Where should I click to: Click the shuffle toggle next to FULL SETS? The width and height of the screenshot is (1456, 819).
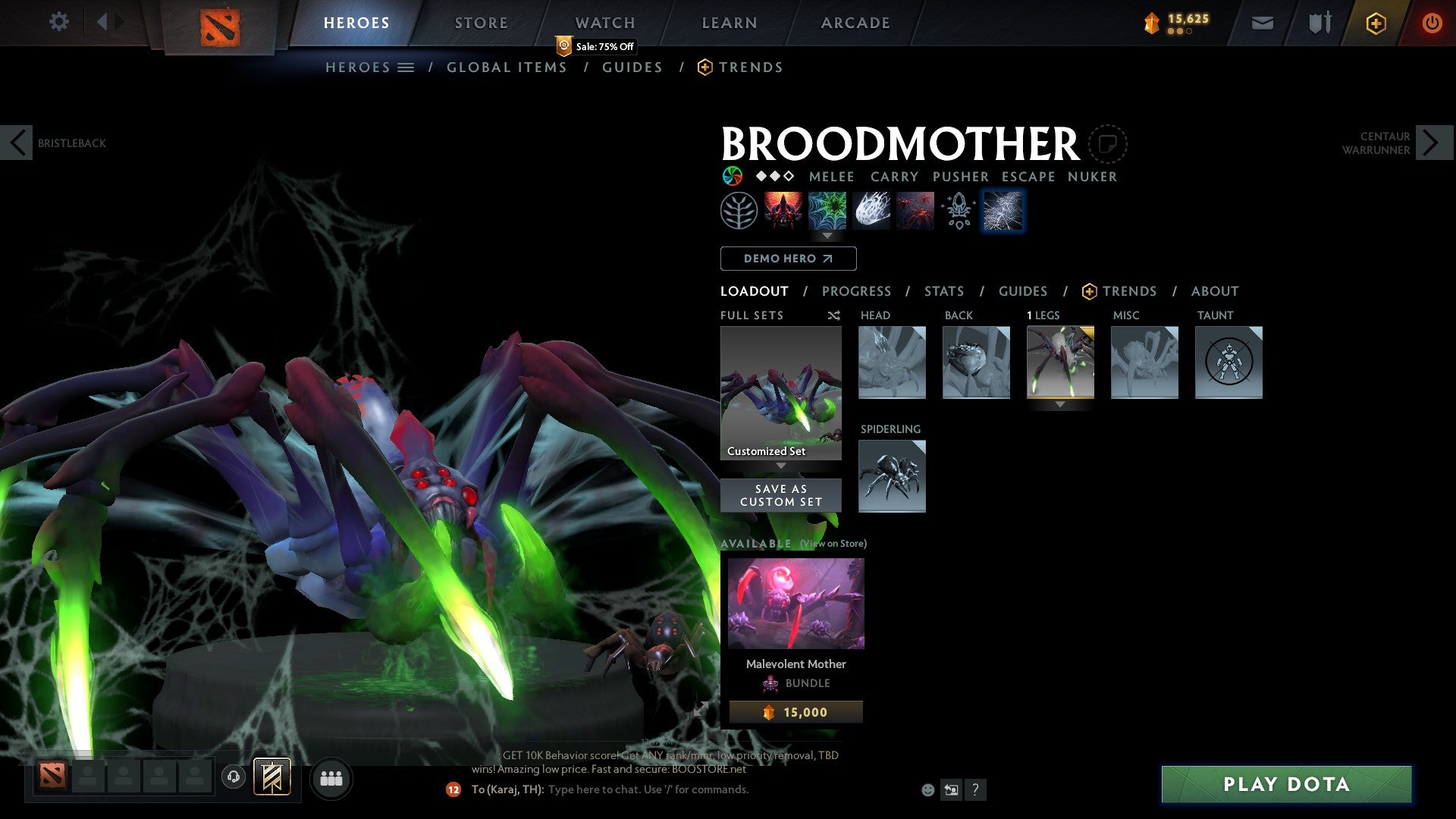pyautogui.click(x=834, y=315)
